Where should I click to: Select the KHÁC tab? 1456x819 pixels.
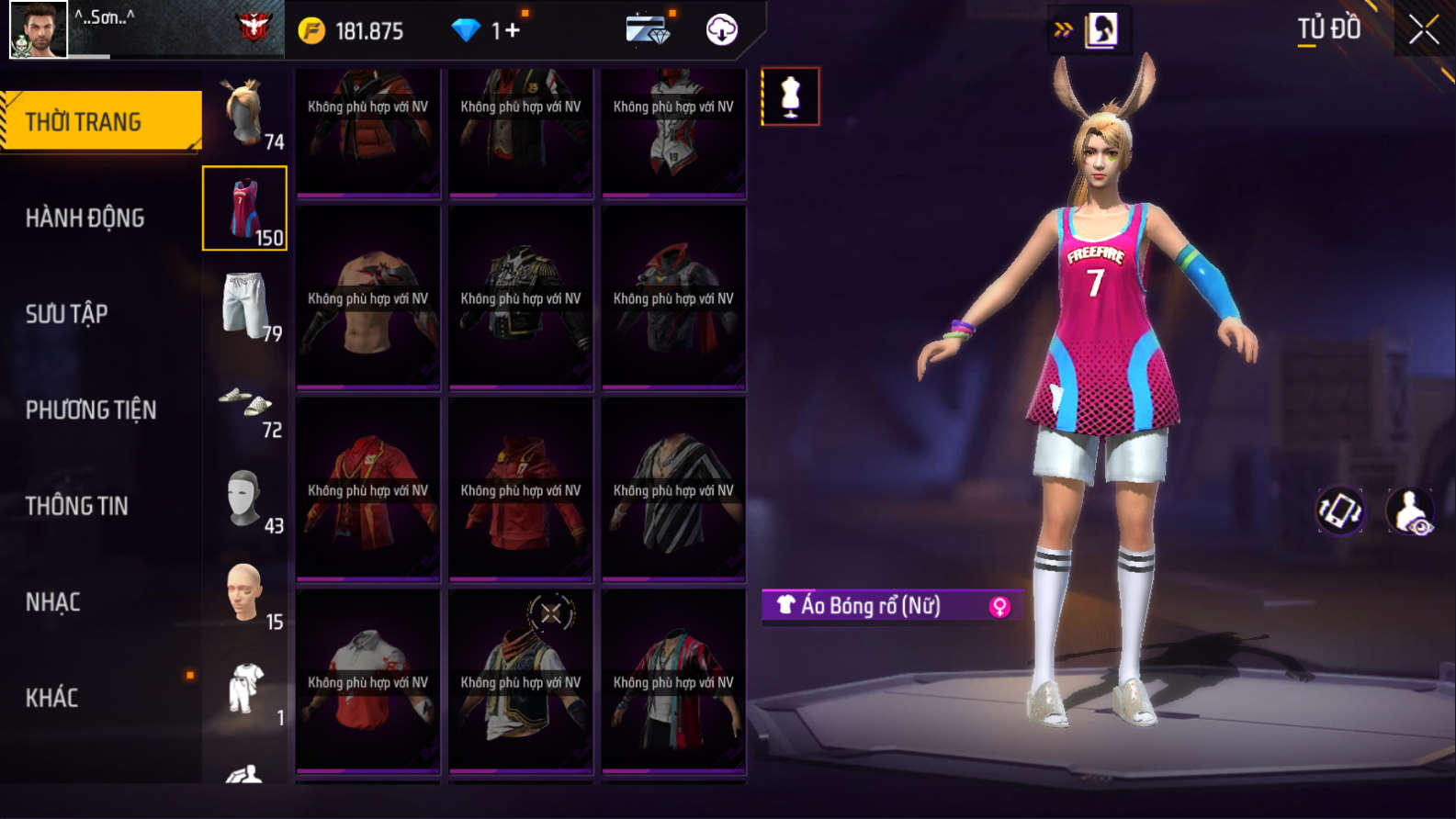point(51,698)
